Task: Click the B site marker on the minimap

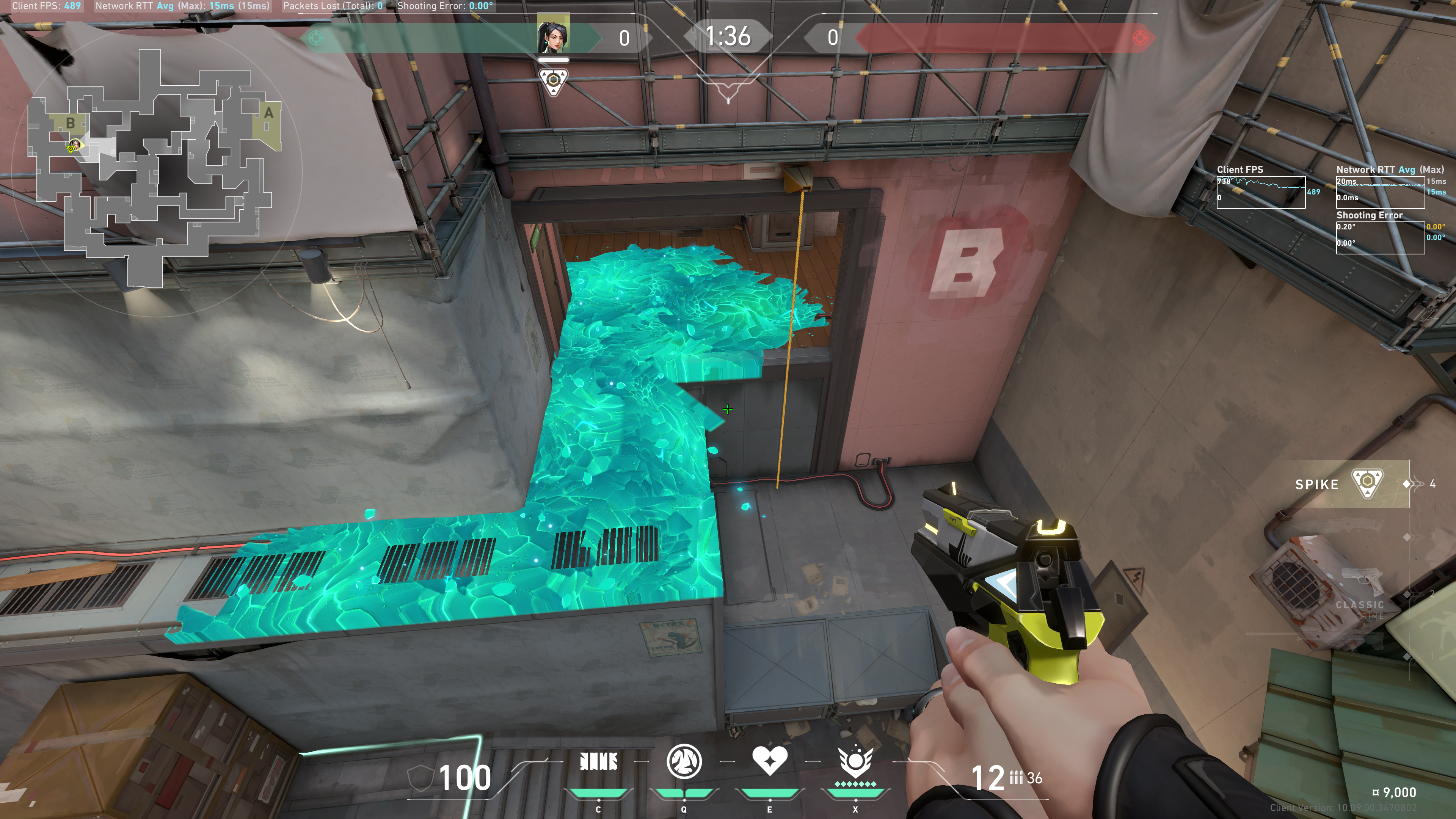Action: pos(71,122)
